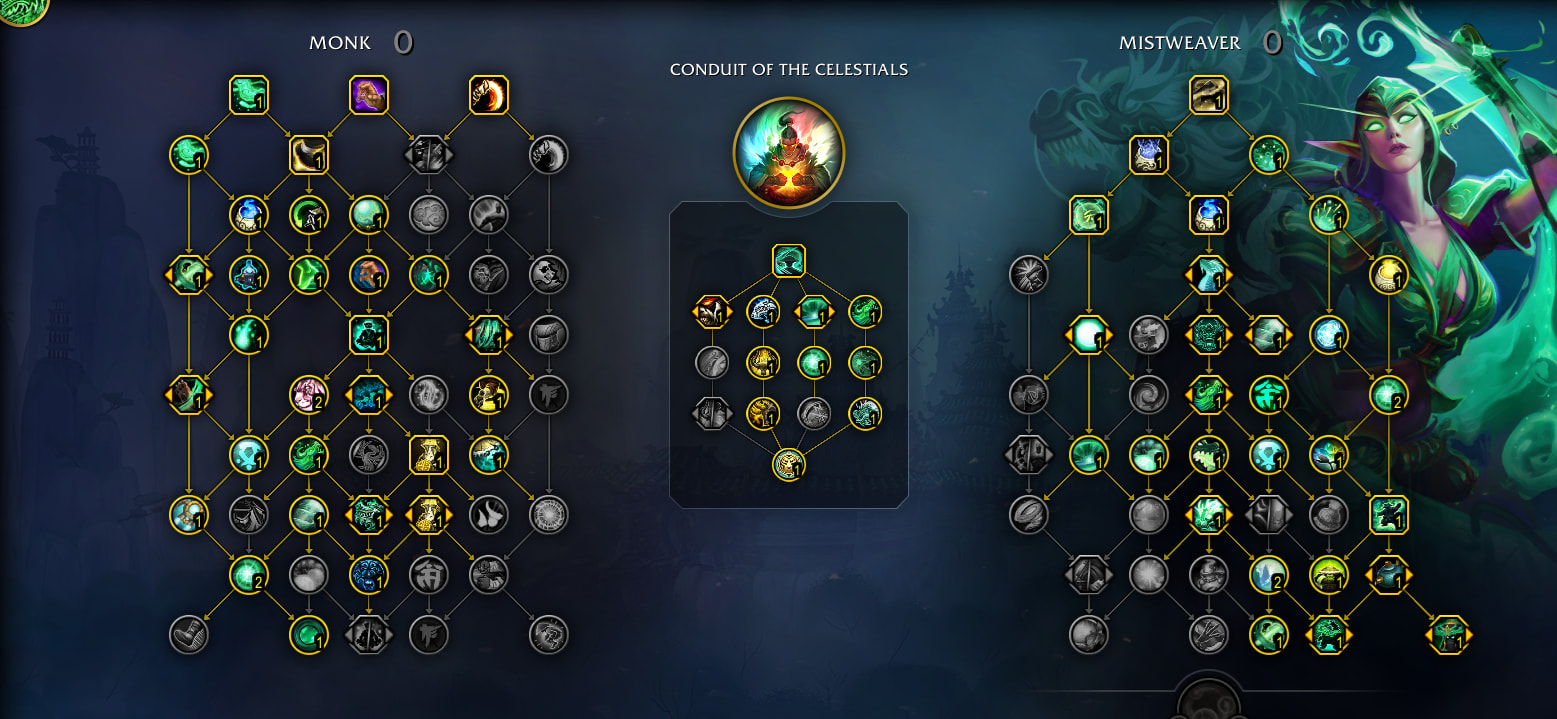This screenshot has height=719, width=1557.
Task: Choose the red crane choice node in Conduit tree
Action: tap(712, 312)
